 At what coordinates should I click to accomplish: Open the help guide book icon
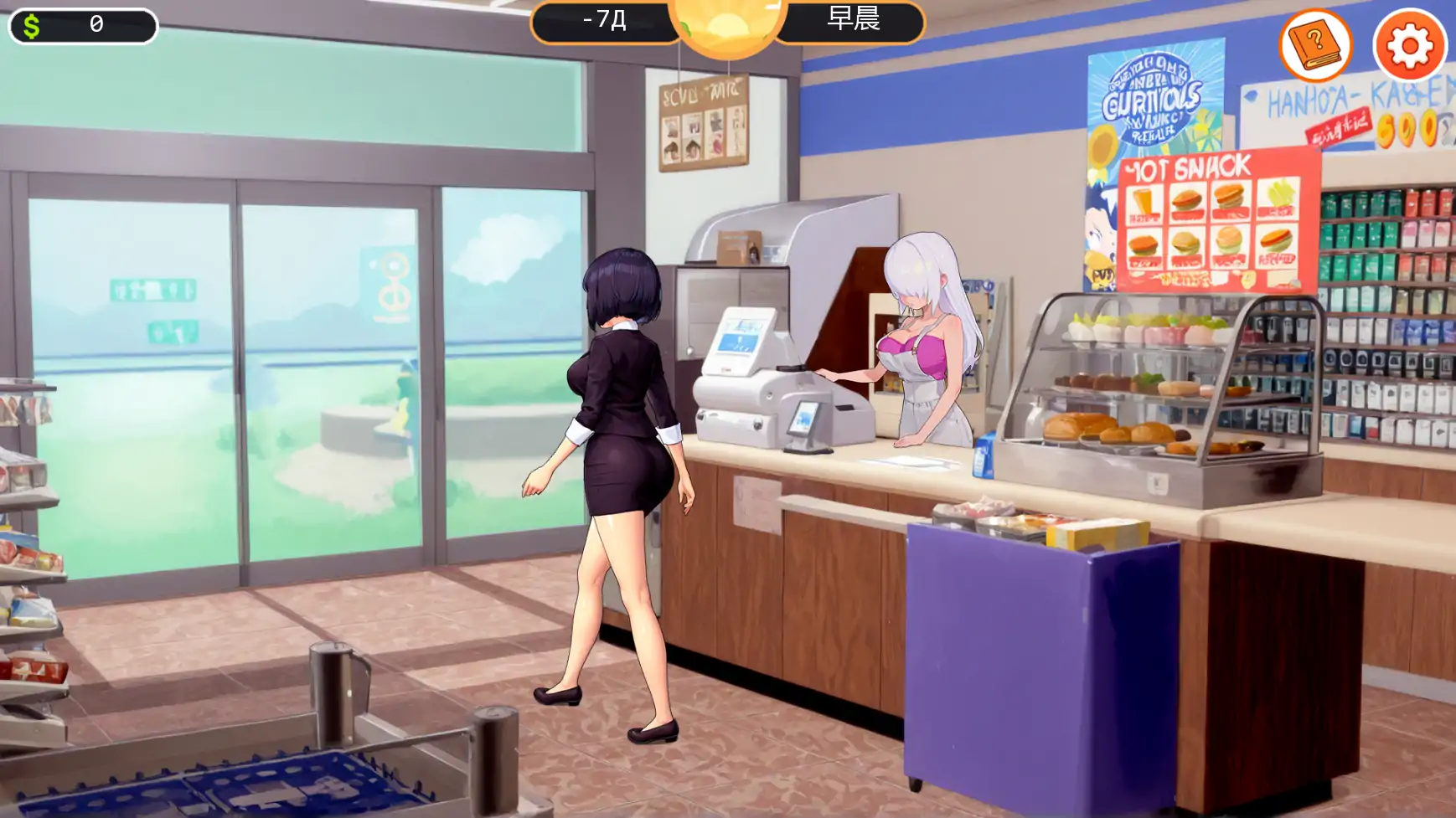coord(1317,46)
